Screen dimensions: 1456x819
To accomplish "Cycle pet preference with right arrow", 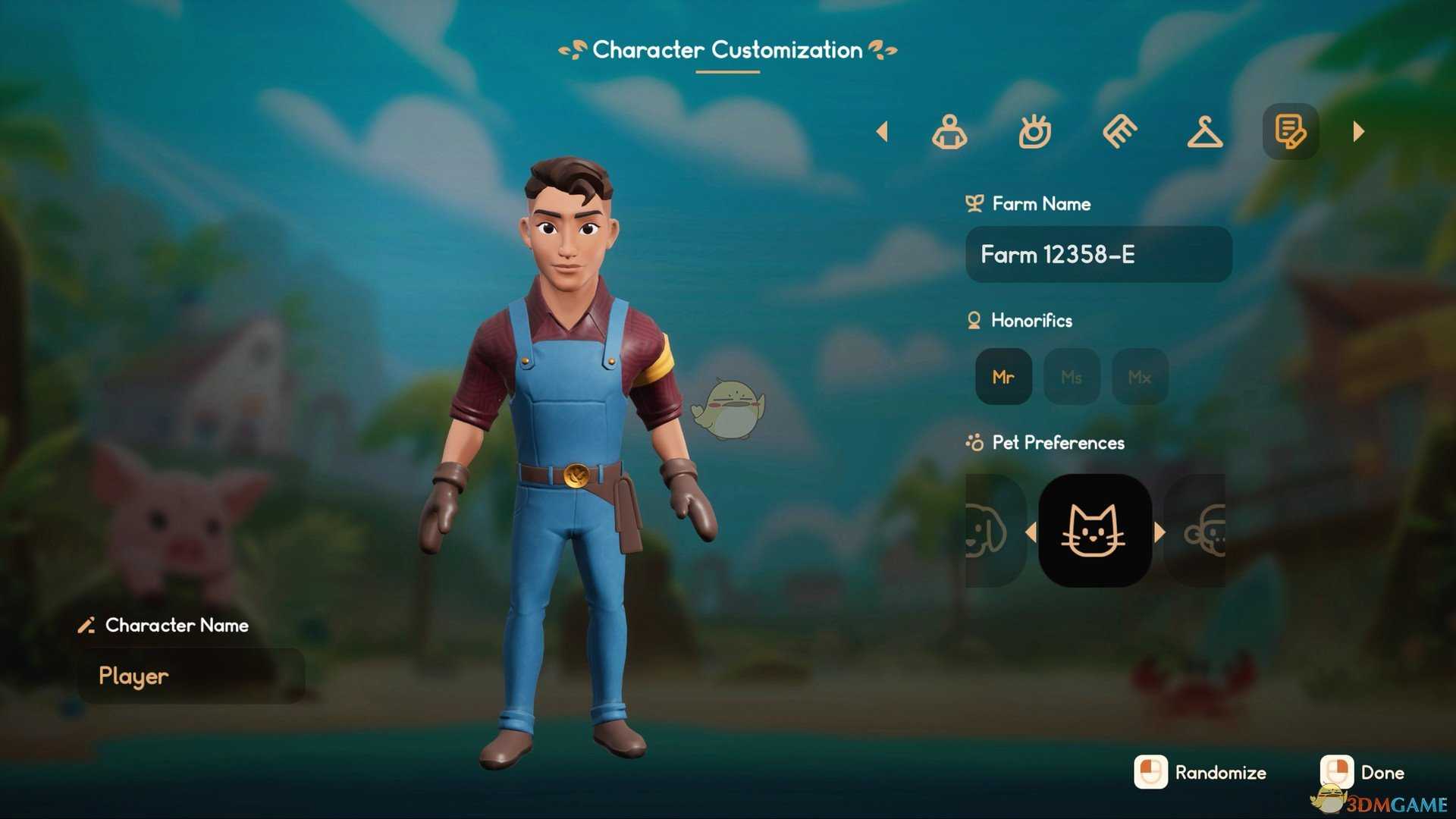I will tap(1159, 532).
